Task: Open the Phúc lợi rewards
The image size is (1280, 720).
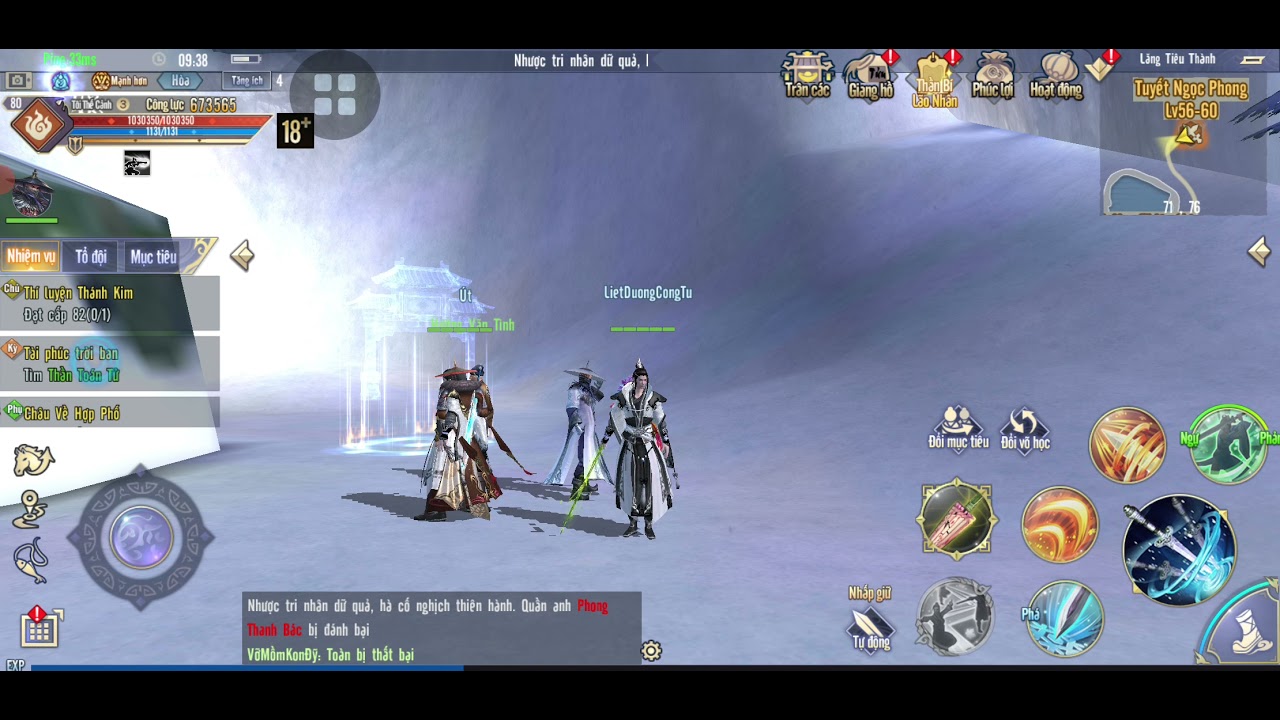Action: [x=993, y=74]
